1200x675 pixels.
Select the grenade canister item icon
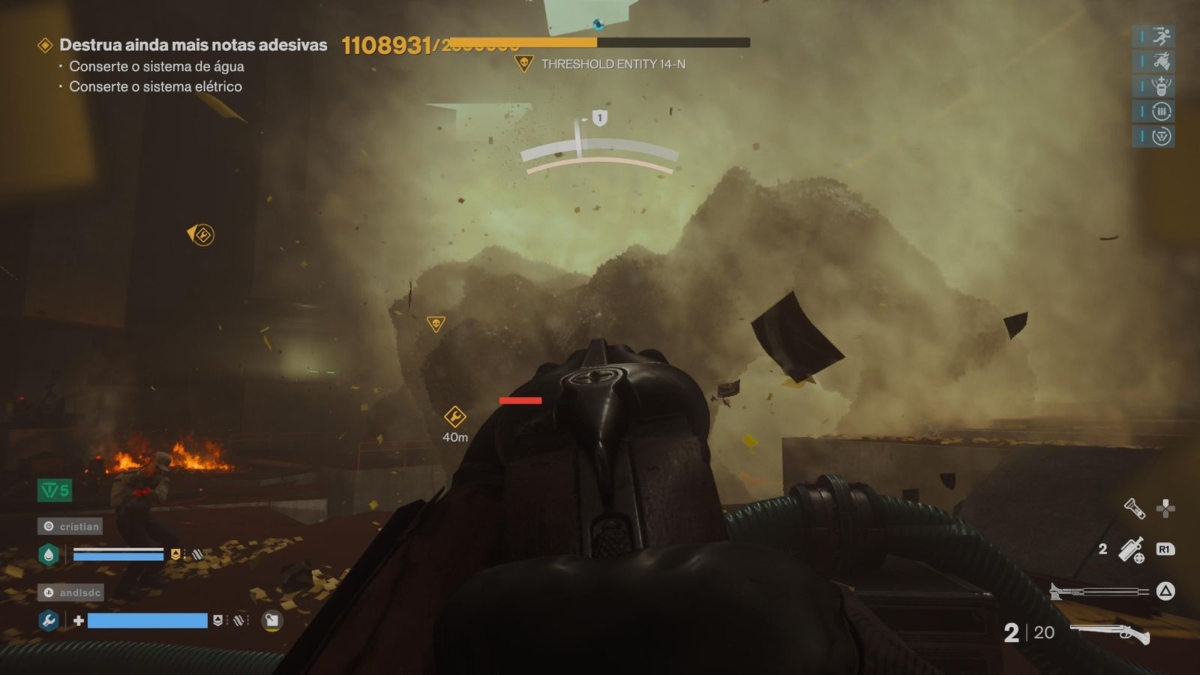[x=1131, y=549]
